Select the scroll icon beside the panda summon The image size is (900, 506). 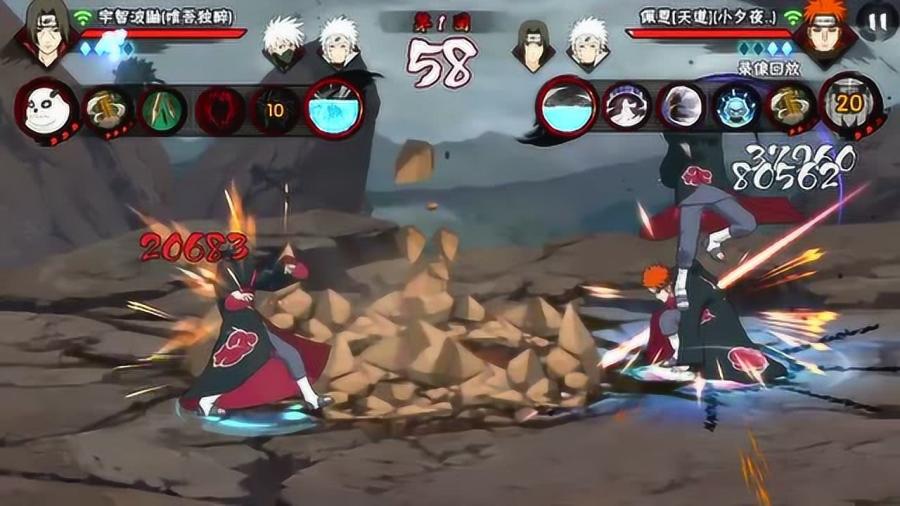104,108
